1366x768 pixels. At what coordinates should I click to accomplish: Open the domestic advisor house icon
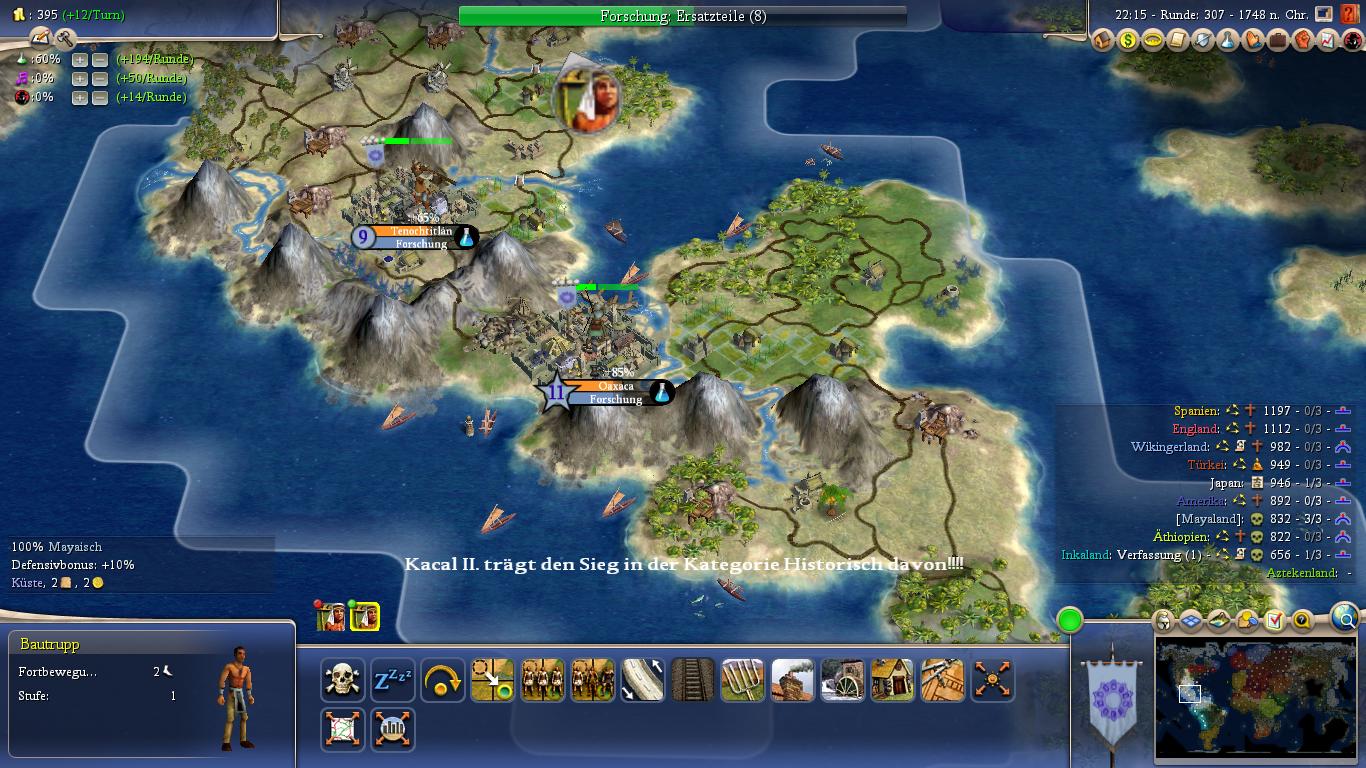1103,40
